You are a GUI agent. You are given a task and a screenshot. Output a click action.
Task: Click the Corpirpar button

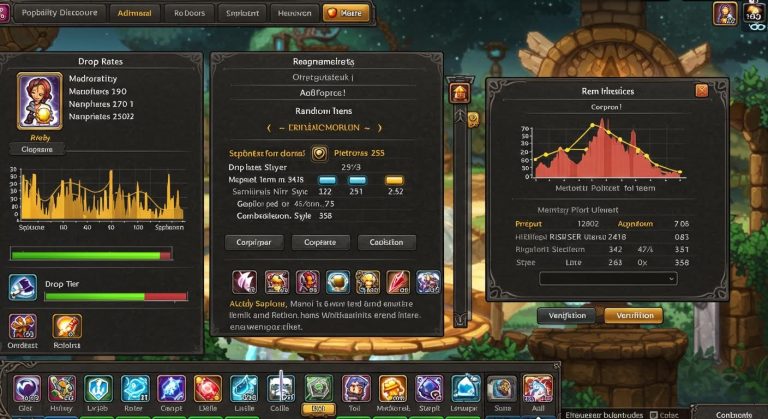click(x=252, y=242)
